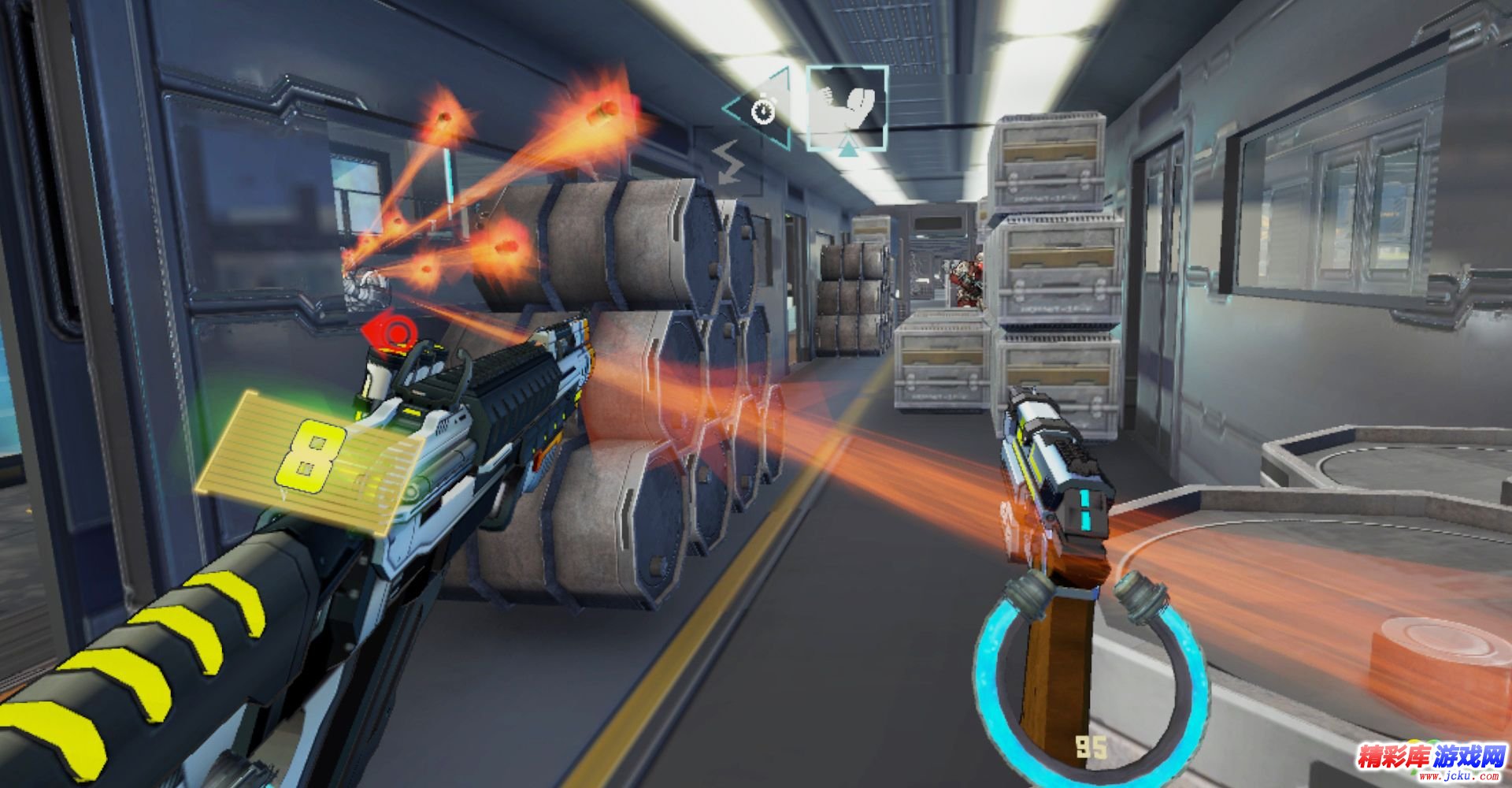Select the stopwatch slow-time ability icon

(x=762, y=110)
